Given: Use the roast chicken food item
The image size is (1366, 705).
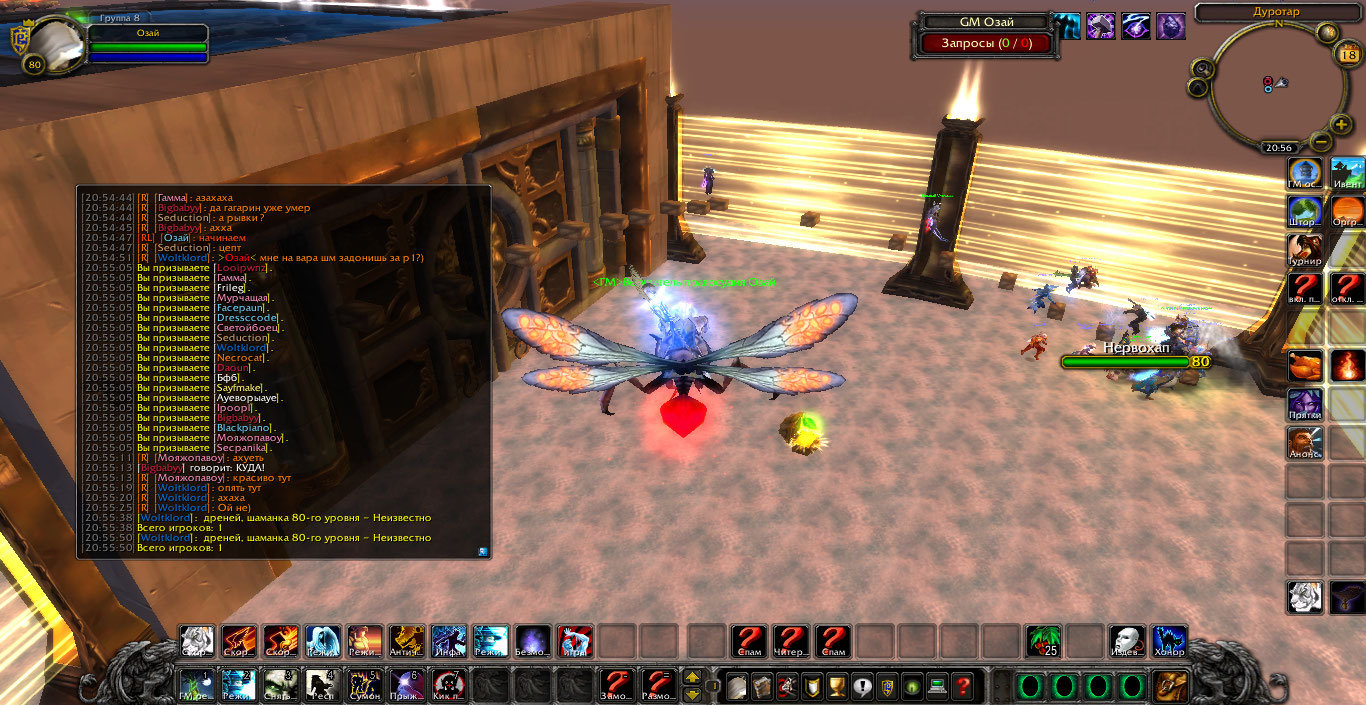Looking at the screenshot, I should (x=1304, y=366).
